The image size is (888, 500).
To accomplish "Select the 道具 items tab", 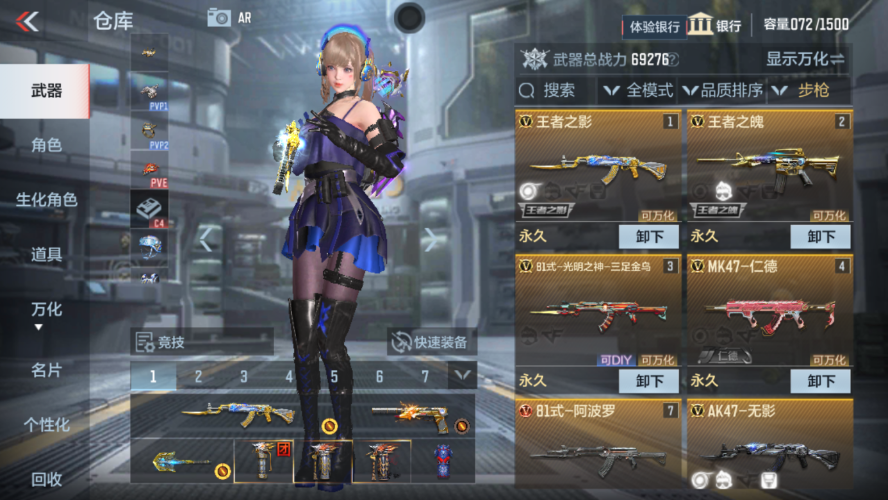I will point(46,255).
